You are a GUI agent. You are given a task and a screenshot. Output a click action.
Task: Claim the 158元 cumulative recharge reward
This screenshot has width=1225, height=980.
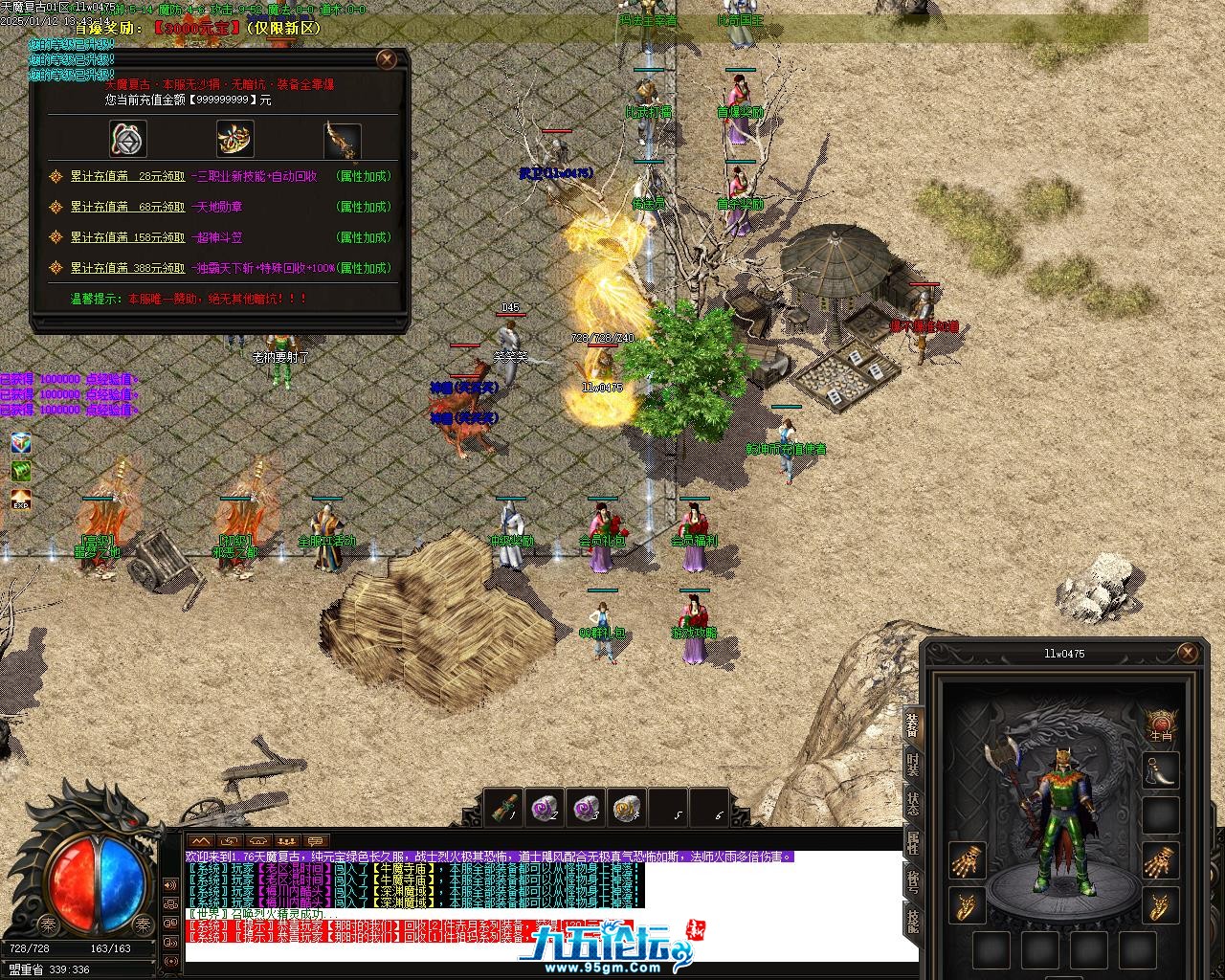click(128, 238)
